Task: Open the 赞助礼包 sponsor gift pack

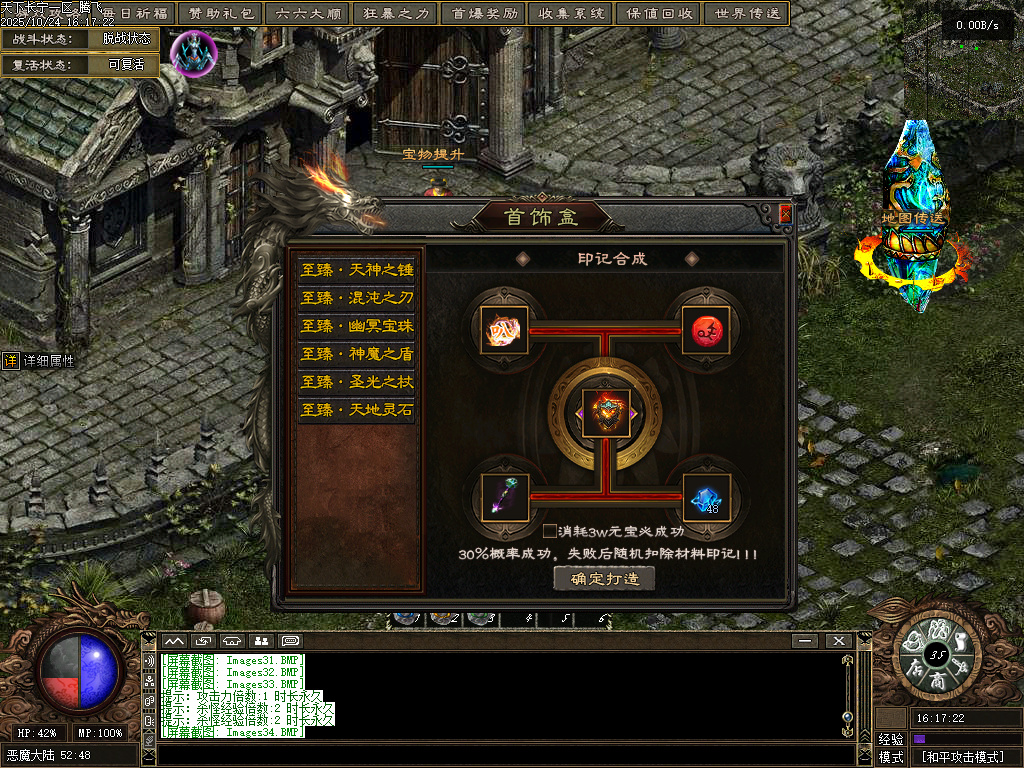Action: [x=220, y=14]
